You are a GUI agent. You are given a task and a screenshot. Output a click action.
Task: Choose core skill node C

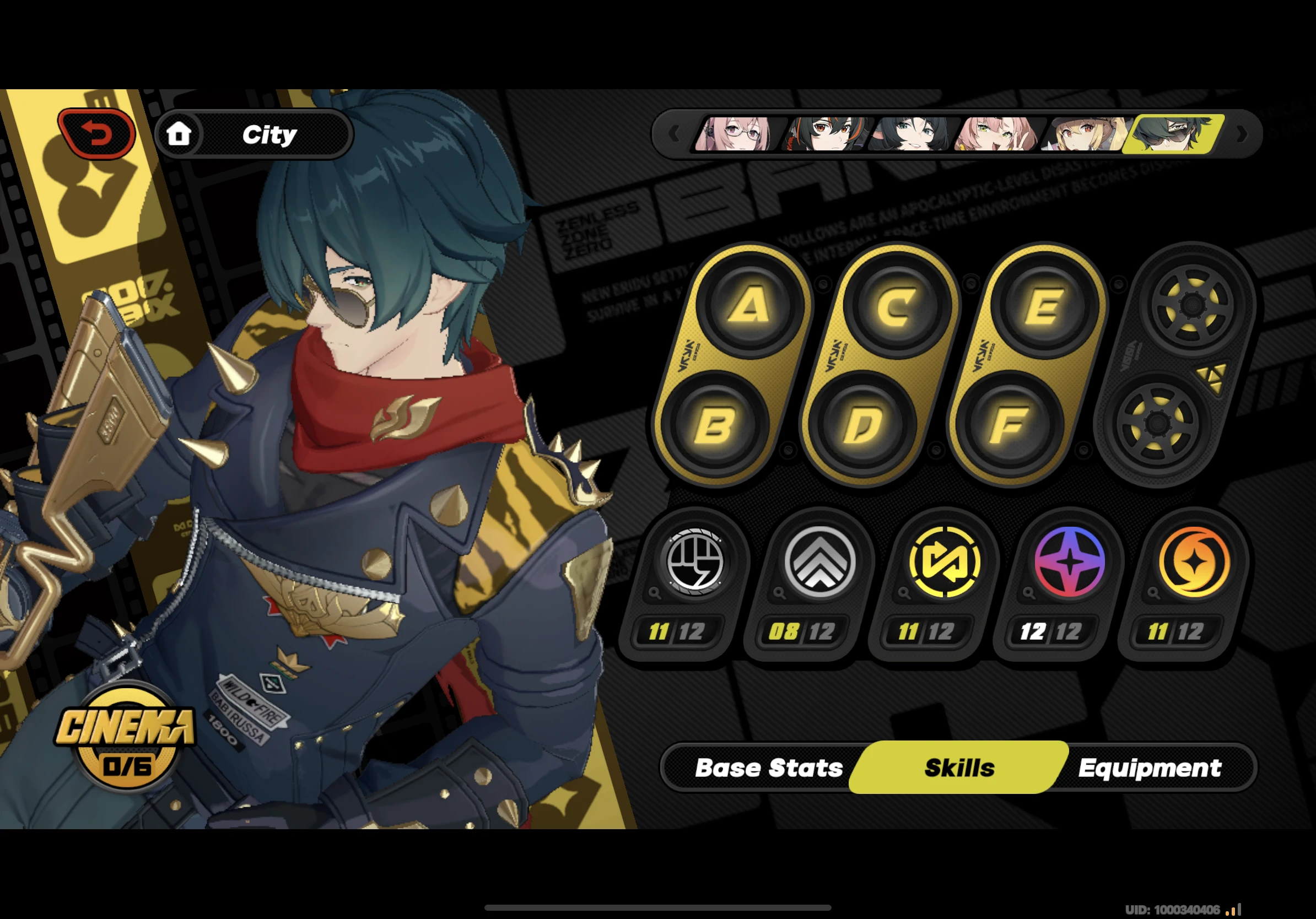tap(896, 306)
